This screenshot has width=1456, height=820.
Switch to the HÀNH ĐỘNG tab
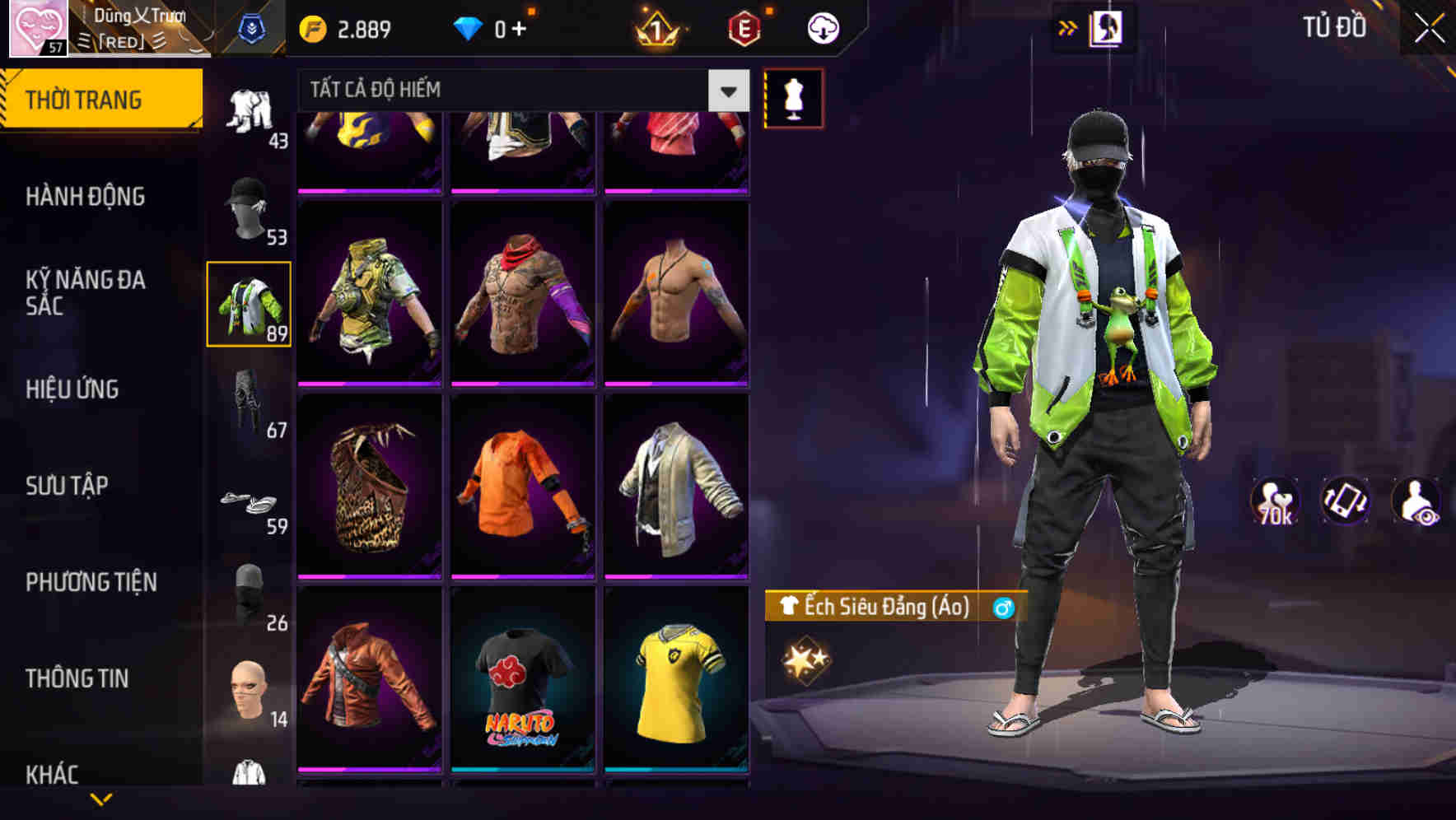[85, 197]
